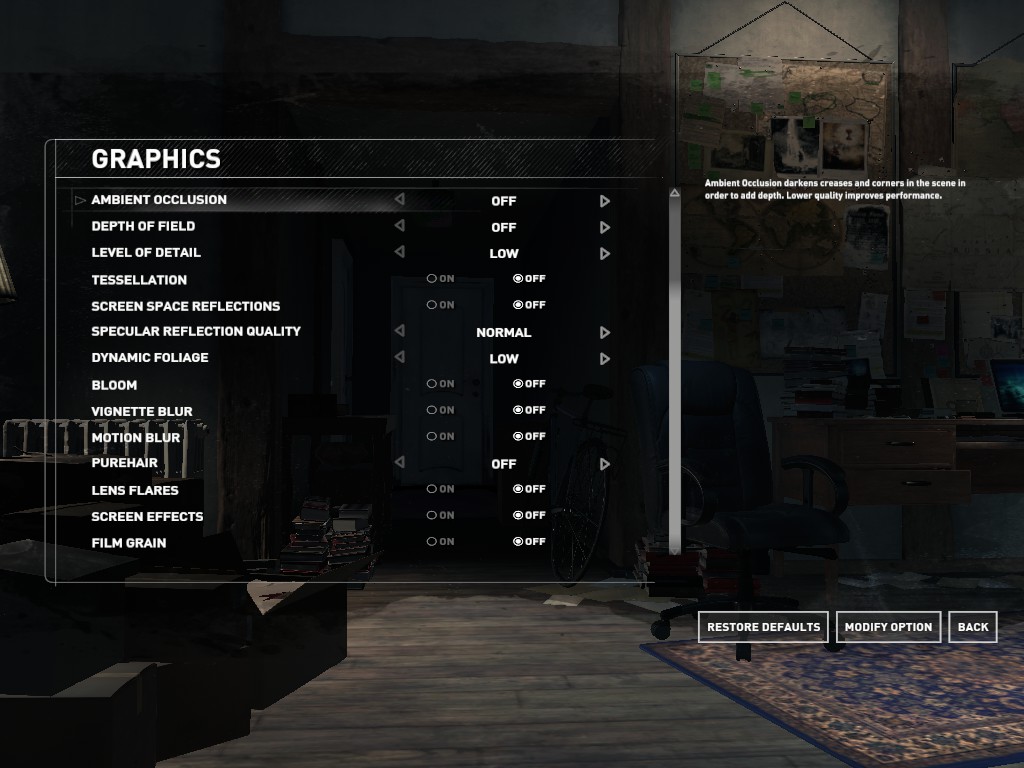Click the graphics list scrollbar
The width and height of the screenshot is (1024, 768).
[675, 370]
